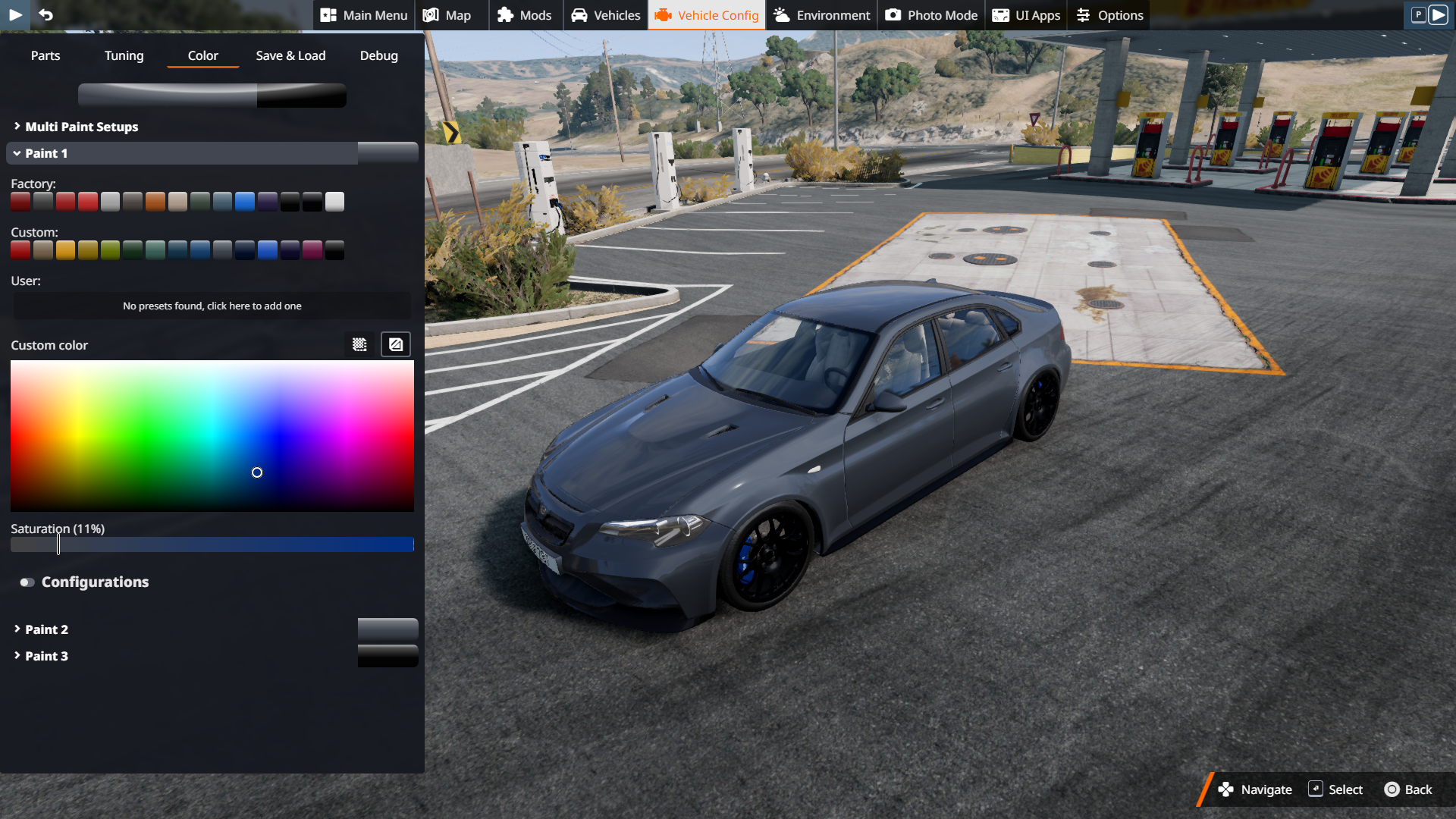Choose the orange custom color swatch

click(65, 250)
